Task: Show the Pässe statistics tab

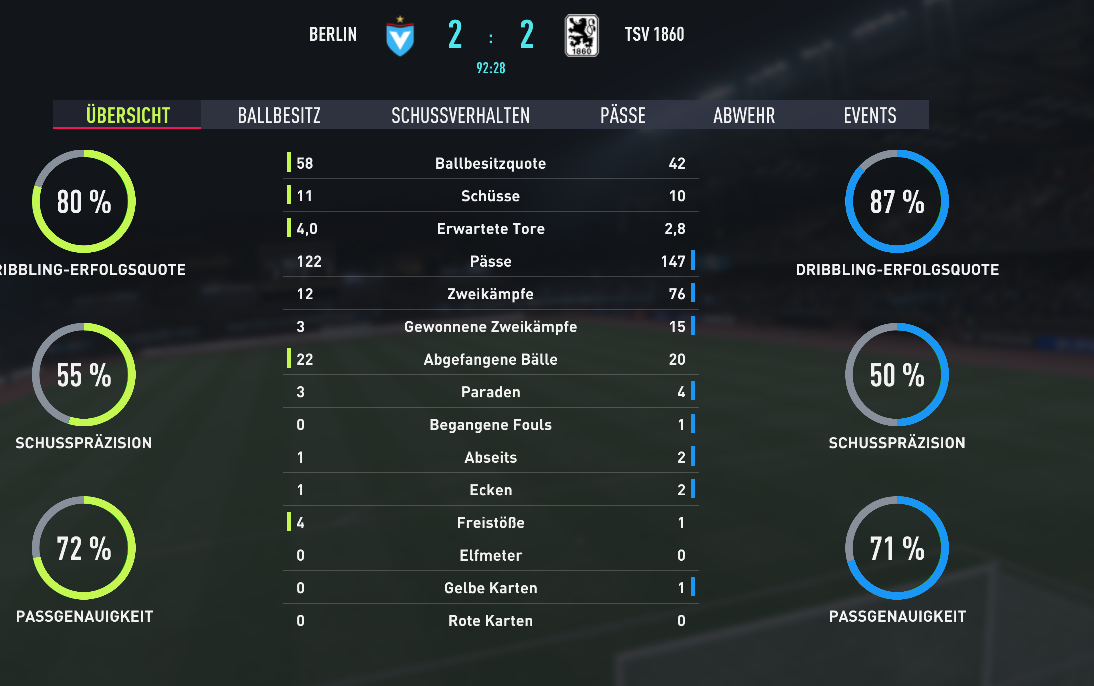Action: pos(622,115)
